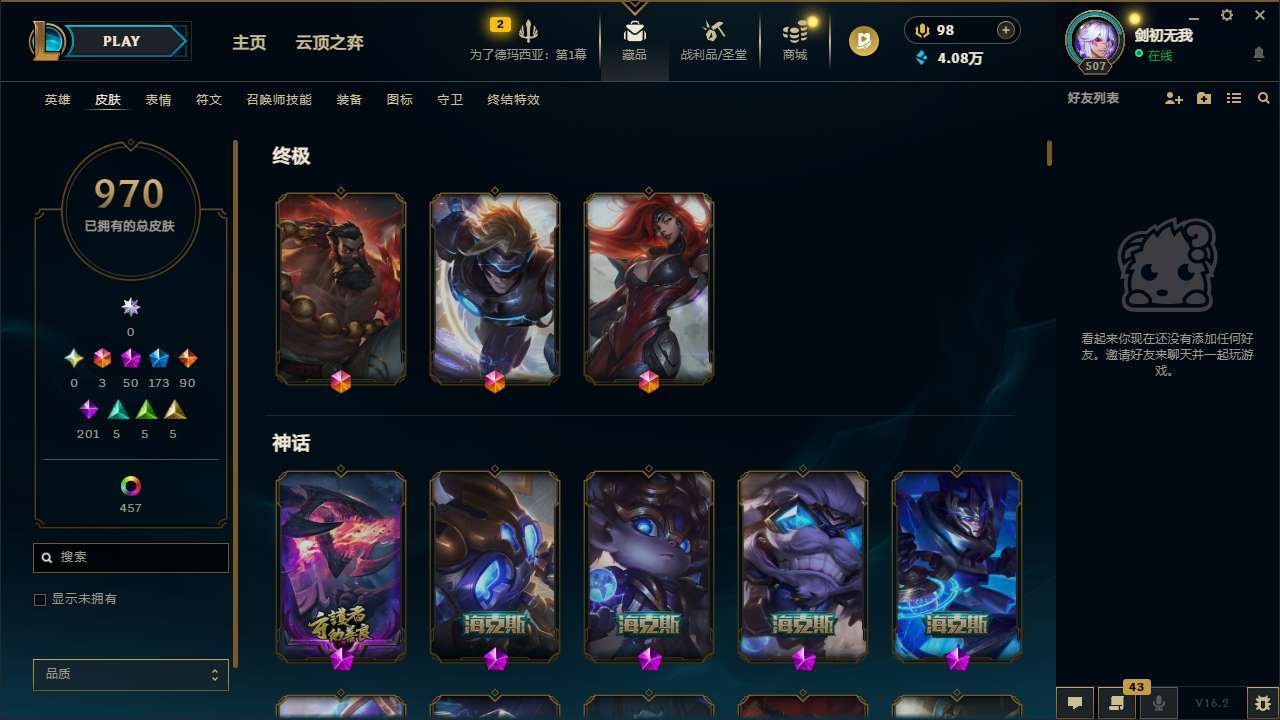
Task: Expand the 品质 quality dropdown
Action: click(130, 674)
